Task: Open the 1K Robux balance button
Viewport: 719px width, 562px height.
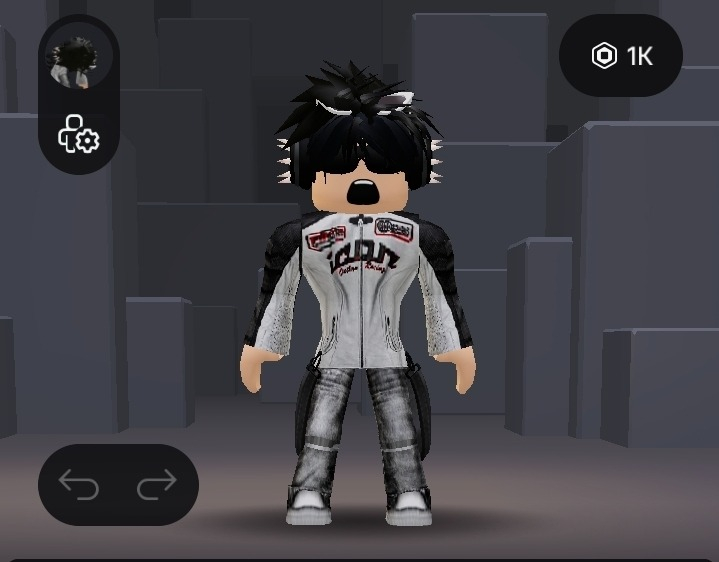Action: tap(621, 56)
